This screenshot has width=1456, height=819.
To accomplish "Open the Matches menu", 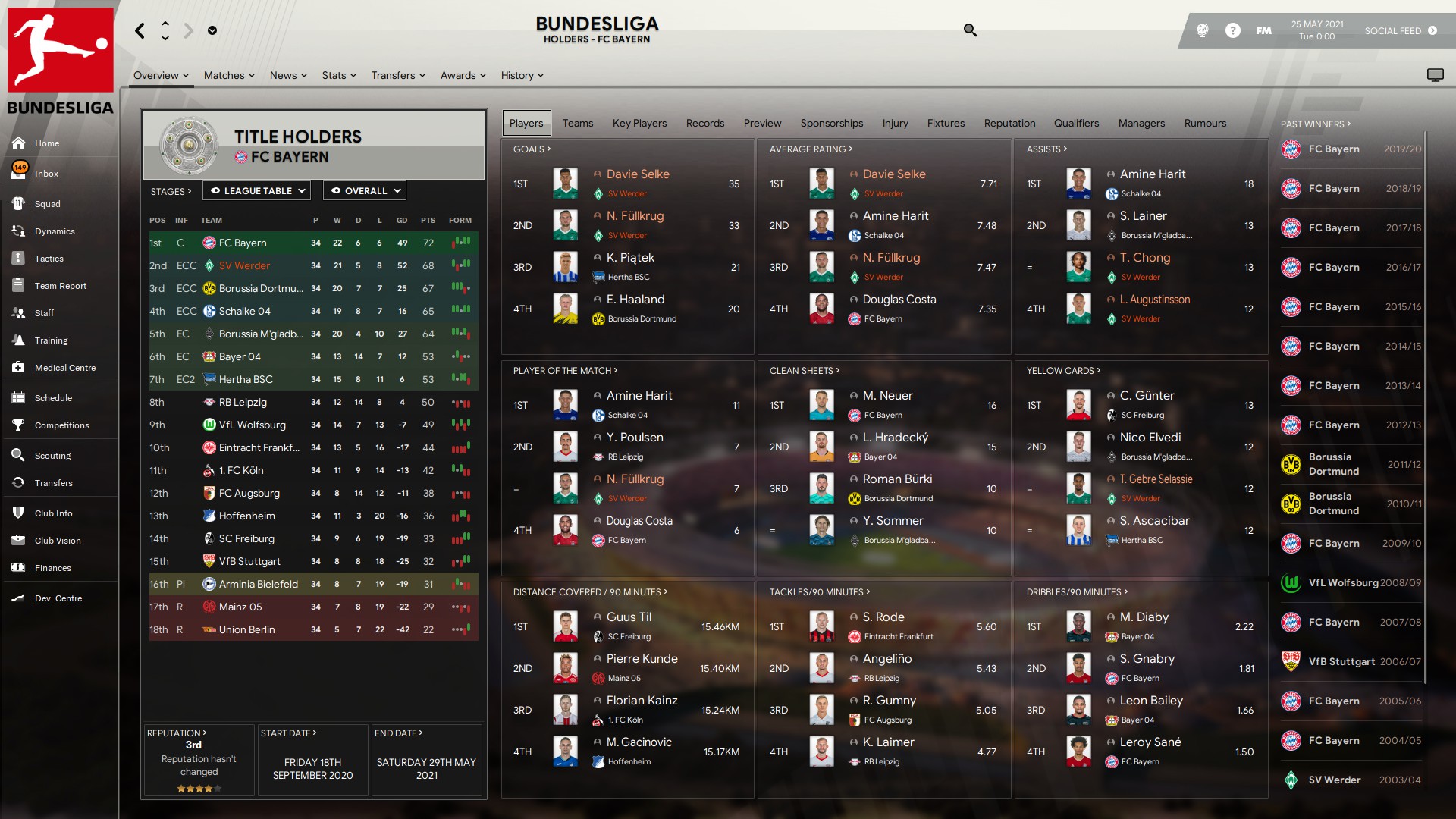I will pyautogui.click(x=229, y=75).
